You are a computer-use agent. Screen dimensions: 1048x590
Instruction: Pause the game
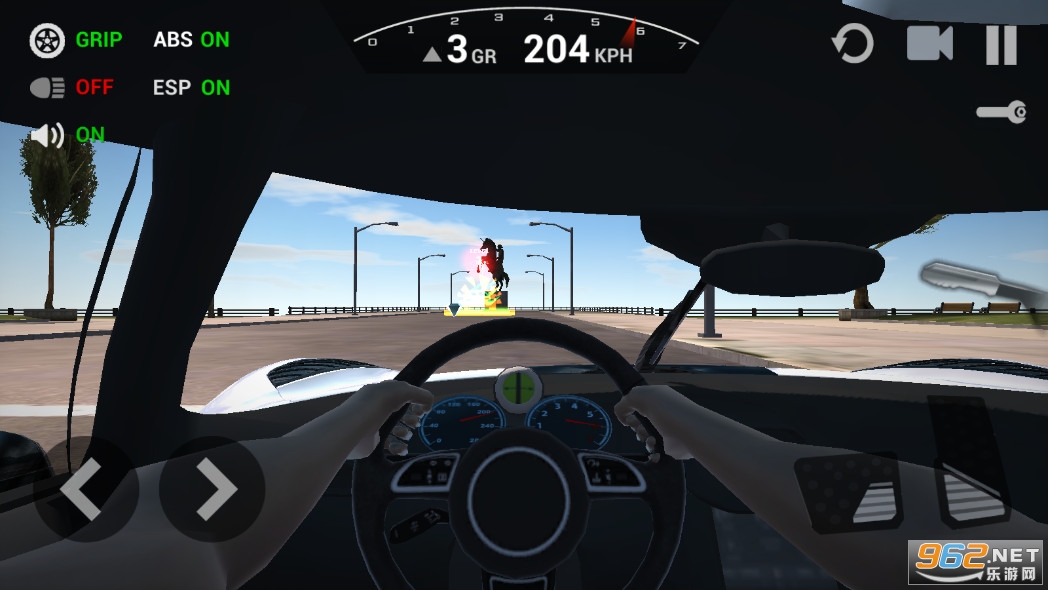pyautogui.click(x=1001, y=44)
